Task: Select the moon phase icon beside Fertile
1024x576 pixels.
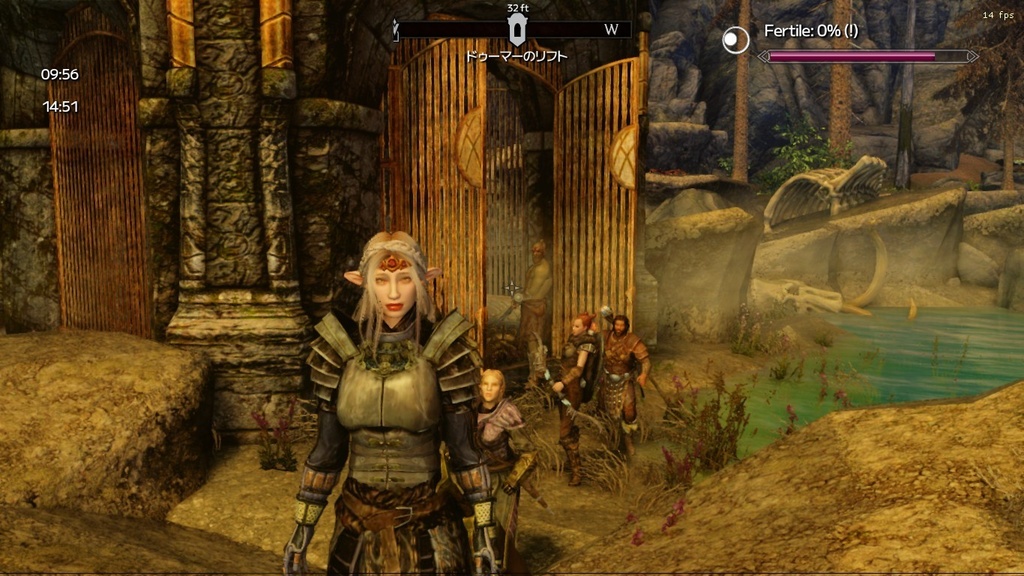Action: 736,40
